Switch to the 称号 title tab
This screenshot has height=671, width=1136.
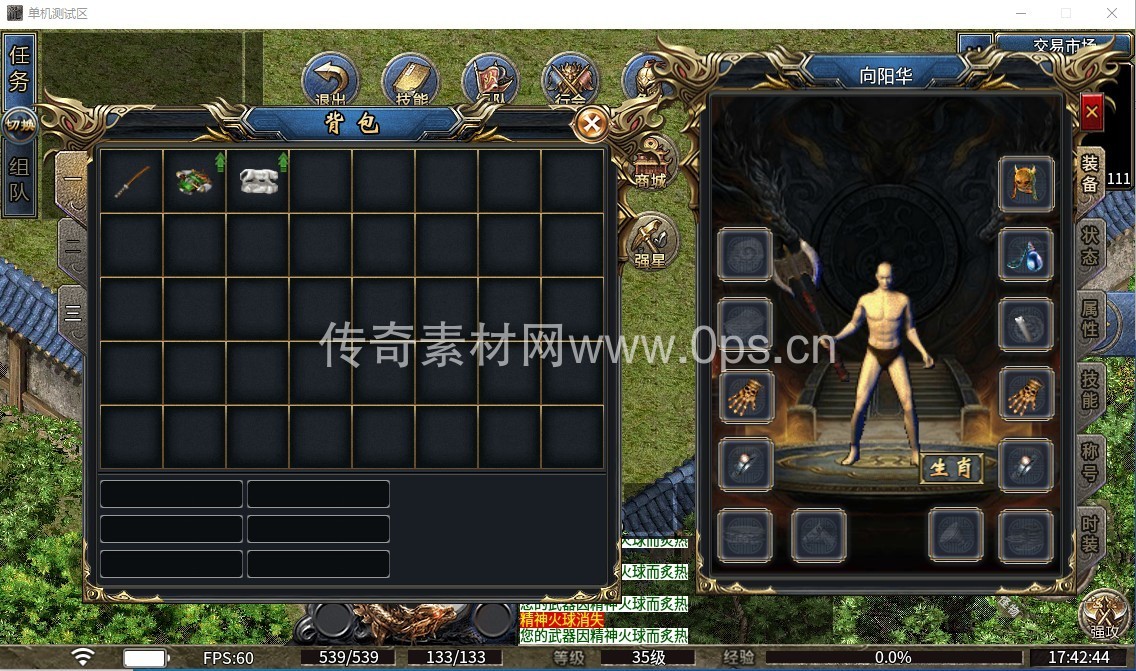tap(1089, 460)
